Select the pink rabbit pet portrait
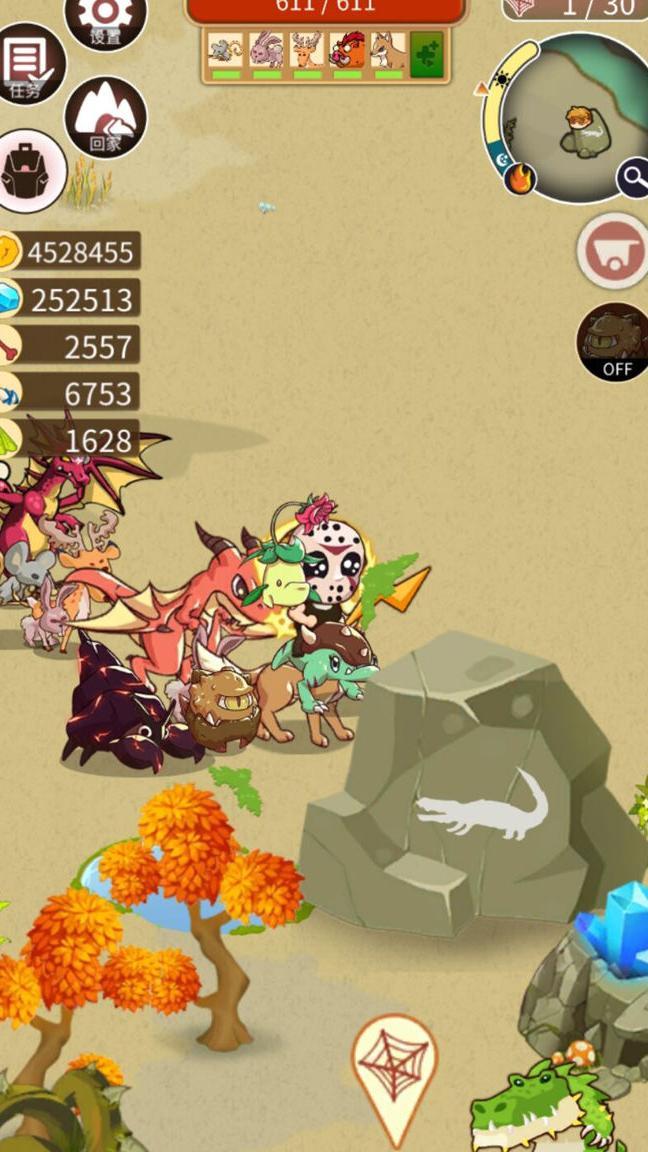 coord(266,51)
